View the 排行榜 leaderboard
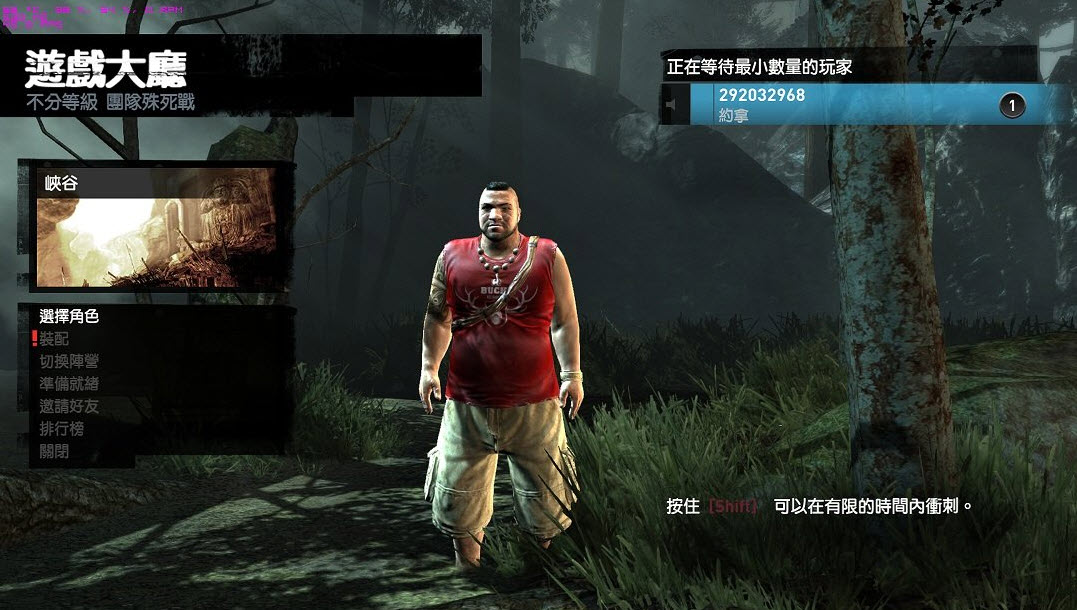The height and width of the screenshot is (610, 1077). (62, 429)
